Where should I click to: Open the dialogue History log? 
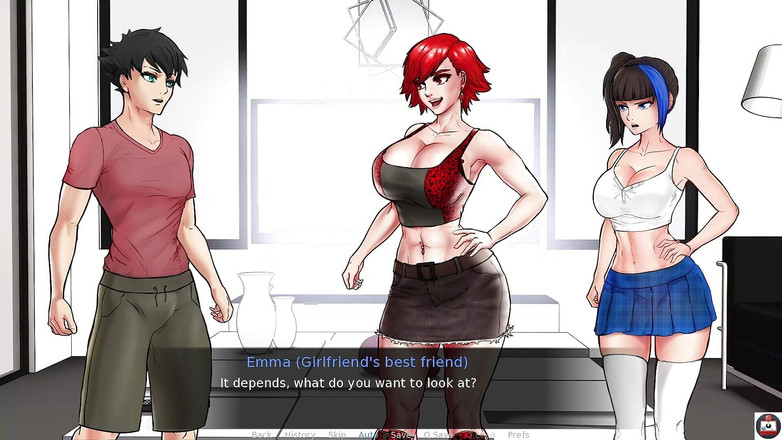[x=299, y=435]
